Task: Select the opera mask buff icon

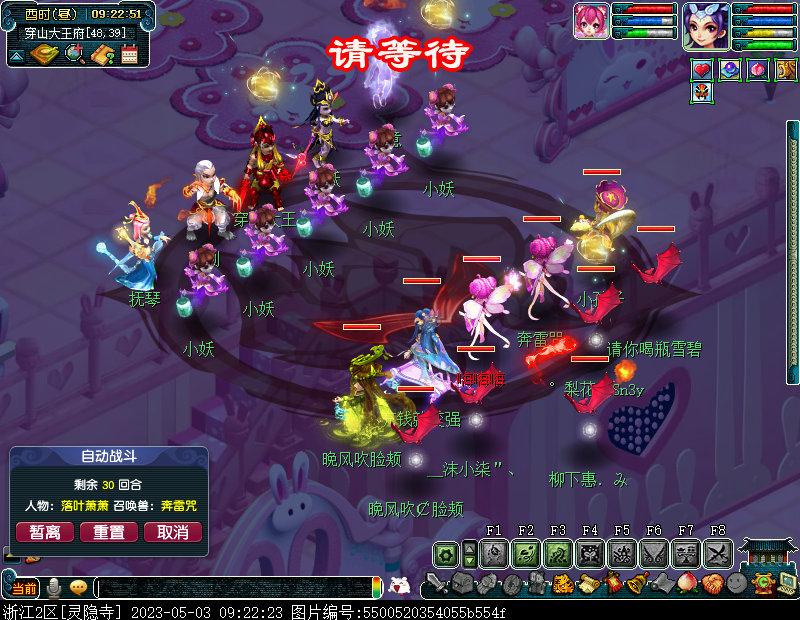Action: click(x=703, y=93)
